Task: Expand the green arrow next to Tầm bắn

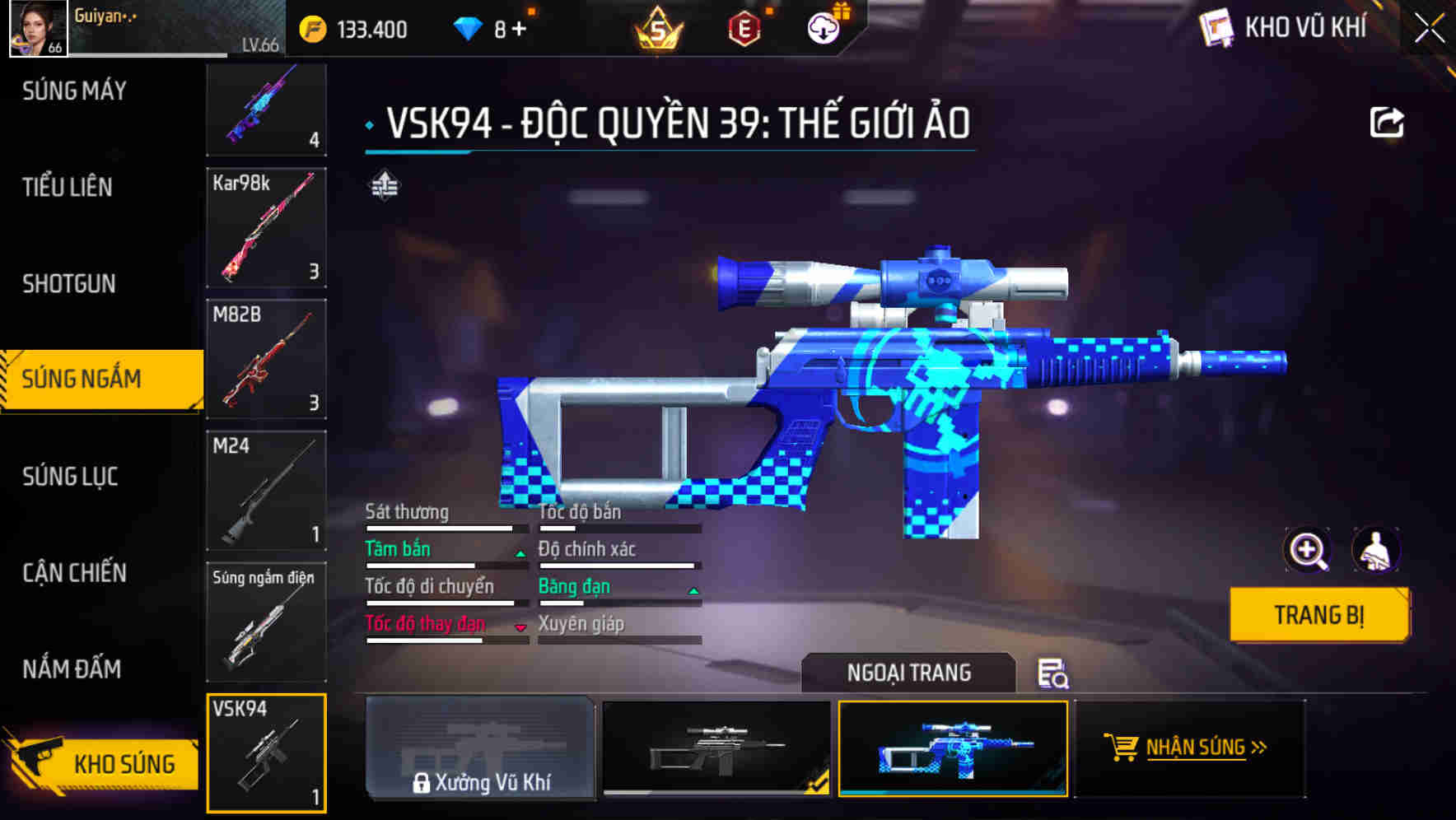Action: 519,552
